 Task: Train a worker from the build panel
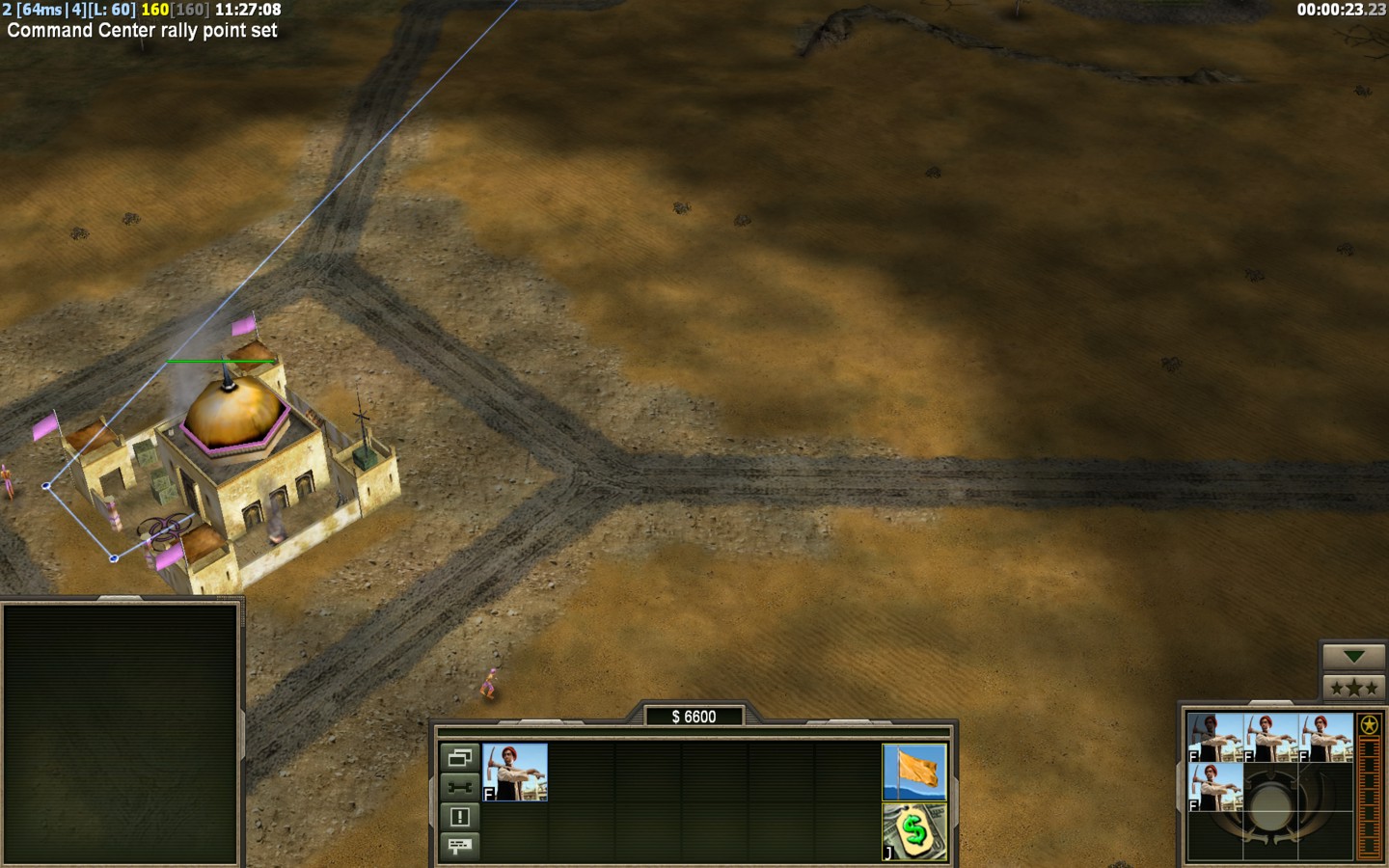tap(515, 772)
